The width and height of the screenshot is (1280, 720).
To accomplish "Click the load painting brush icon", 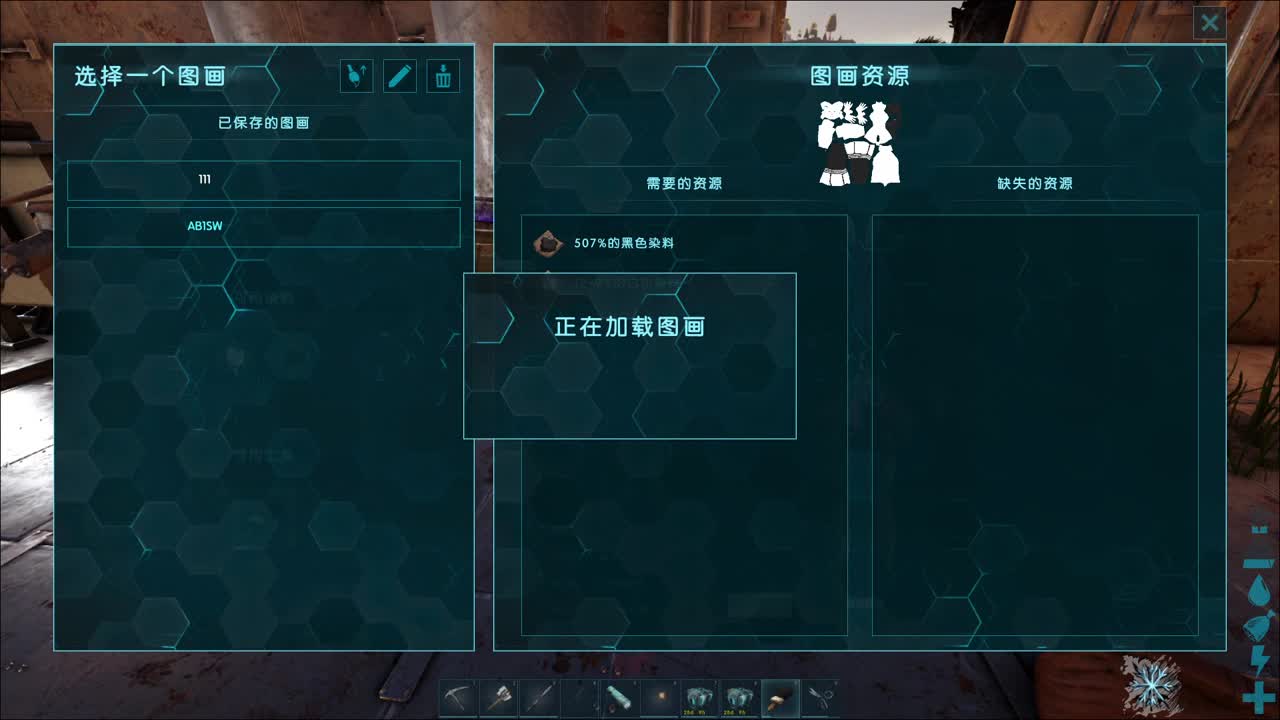I will click(x=357, y=76).
